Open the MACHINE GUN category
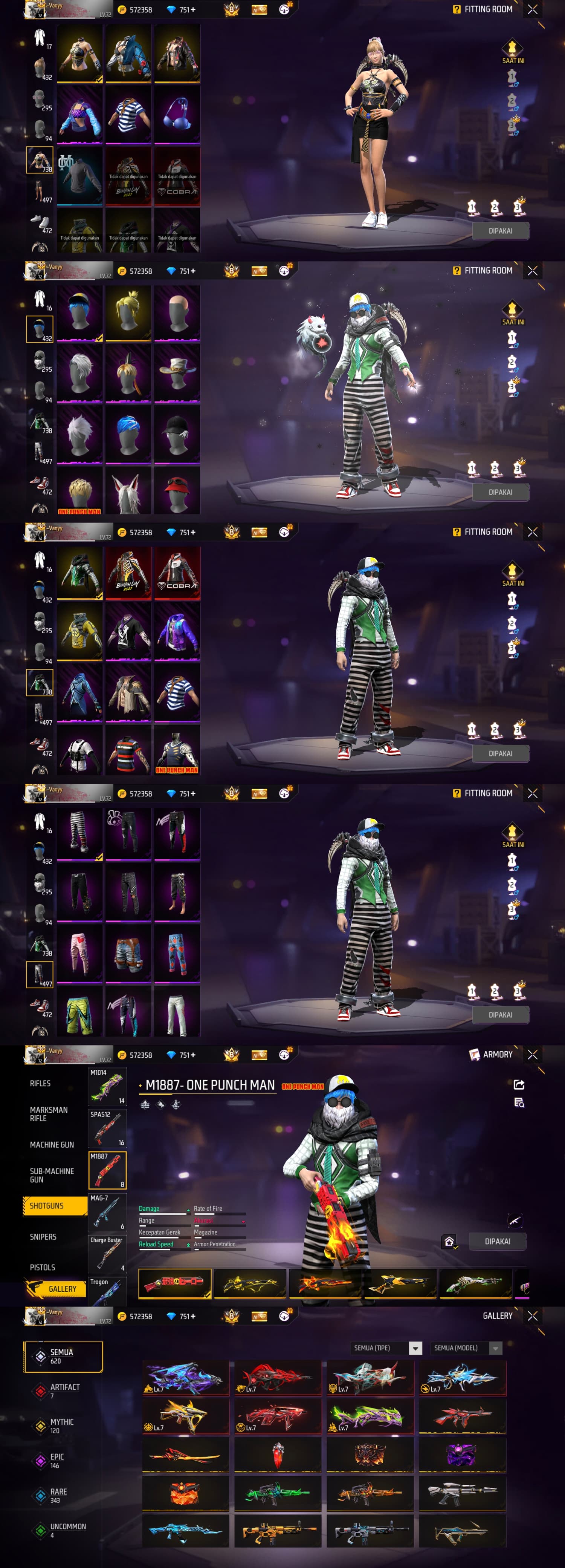 click(x=52, y=1145)
